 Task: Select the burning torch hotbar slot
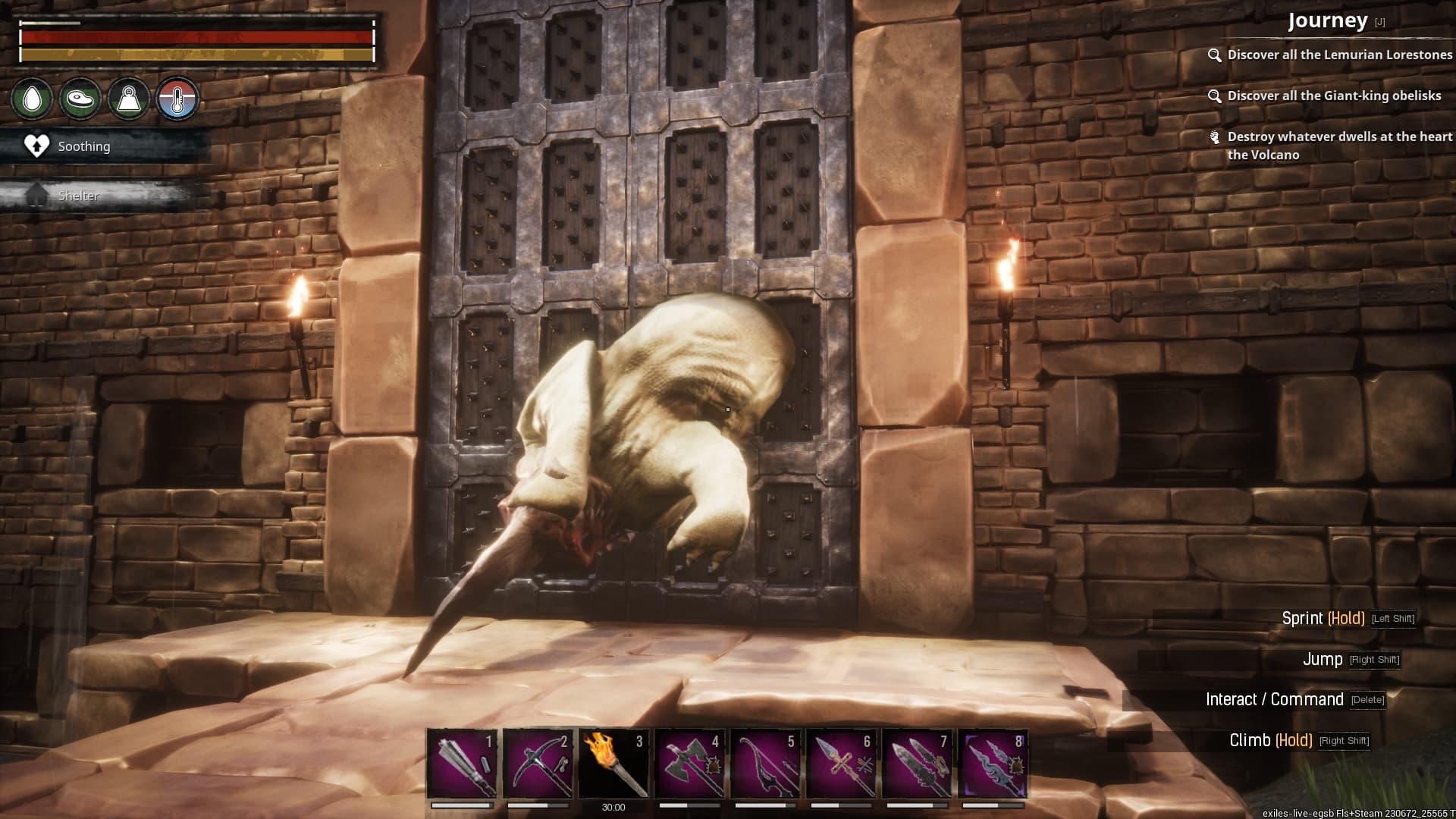613,763
